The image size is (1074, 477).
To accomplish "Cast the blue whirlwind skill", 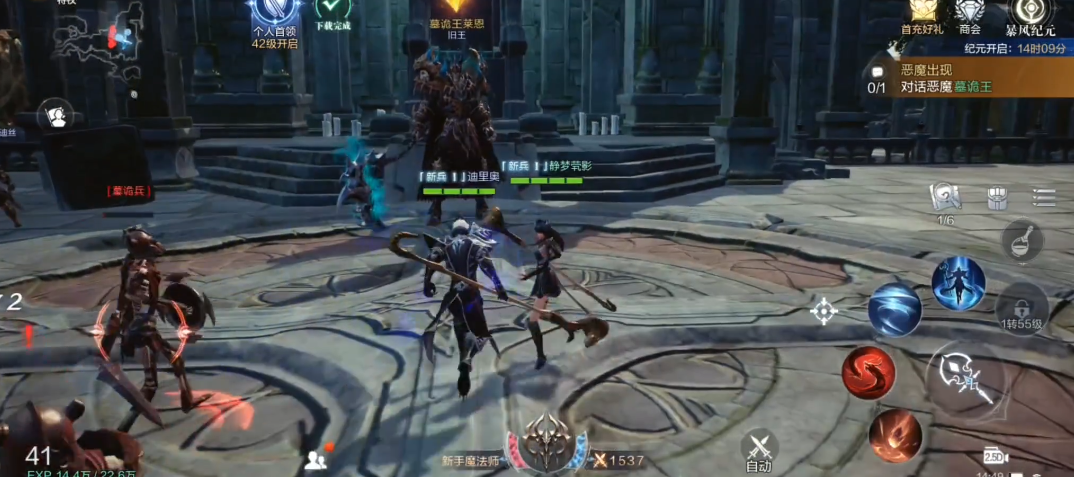I will (x=894, y=309).
